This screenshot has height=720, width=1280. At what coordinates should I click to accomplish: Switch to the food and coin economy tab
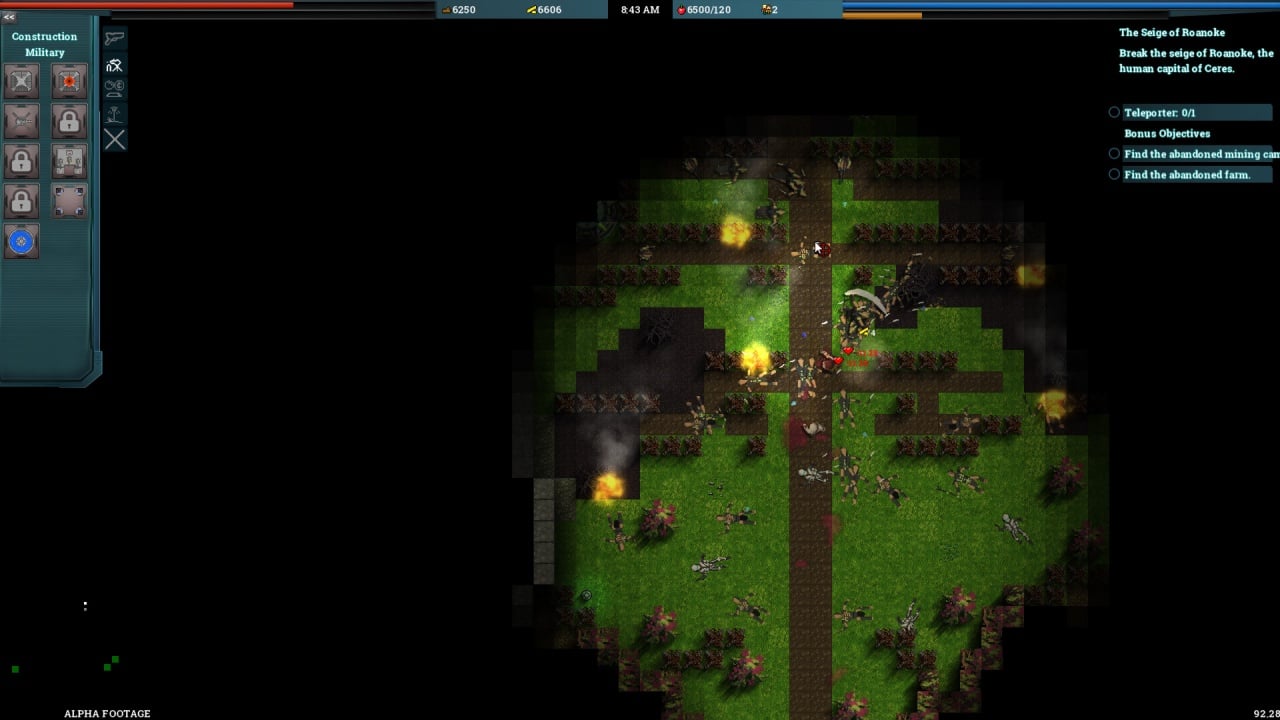coord(115,88)
